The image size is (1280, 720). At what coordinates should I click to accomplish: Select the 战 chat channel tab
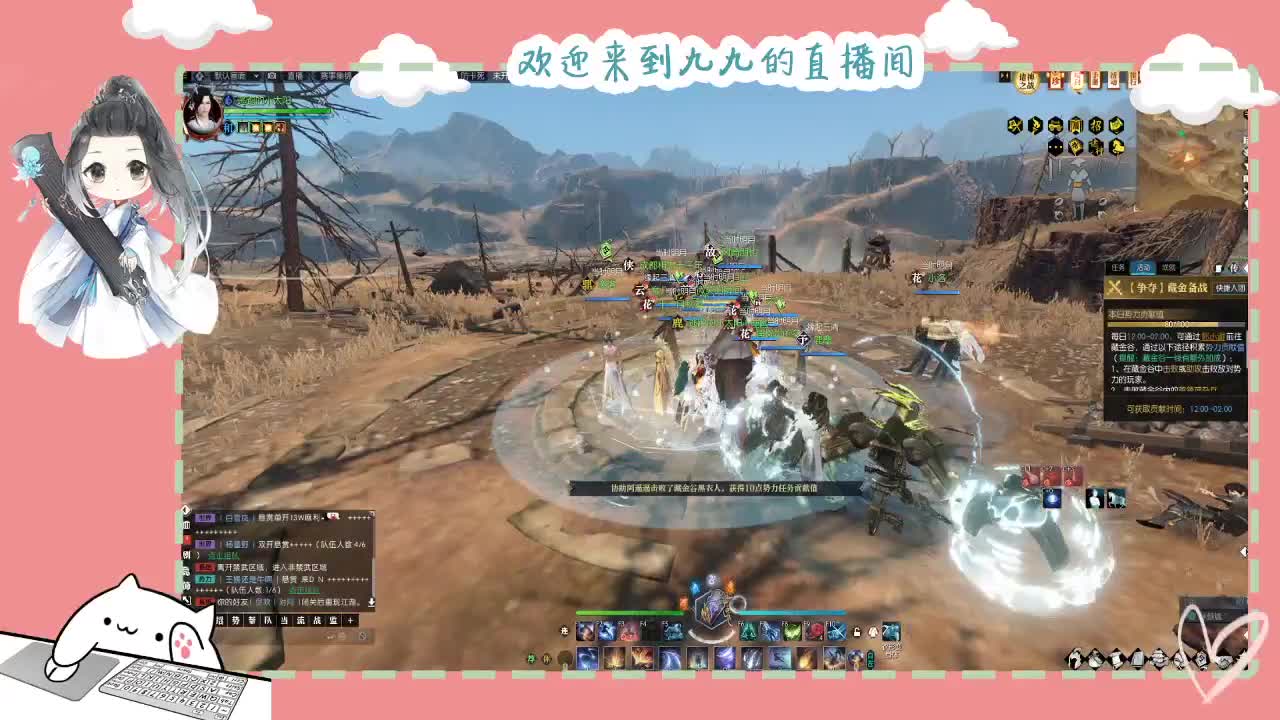click(317, 621)
